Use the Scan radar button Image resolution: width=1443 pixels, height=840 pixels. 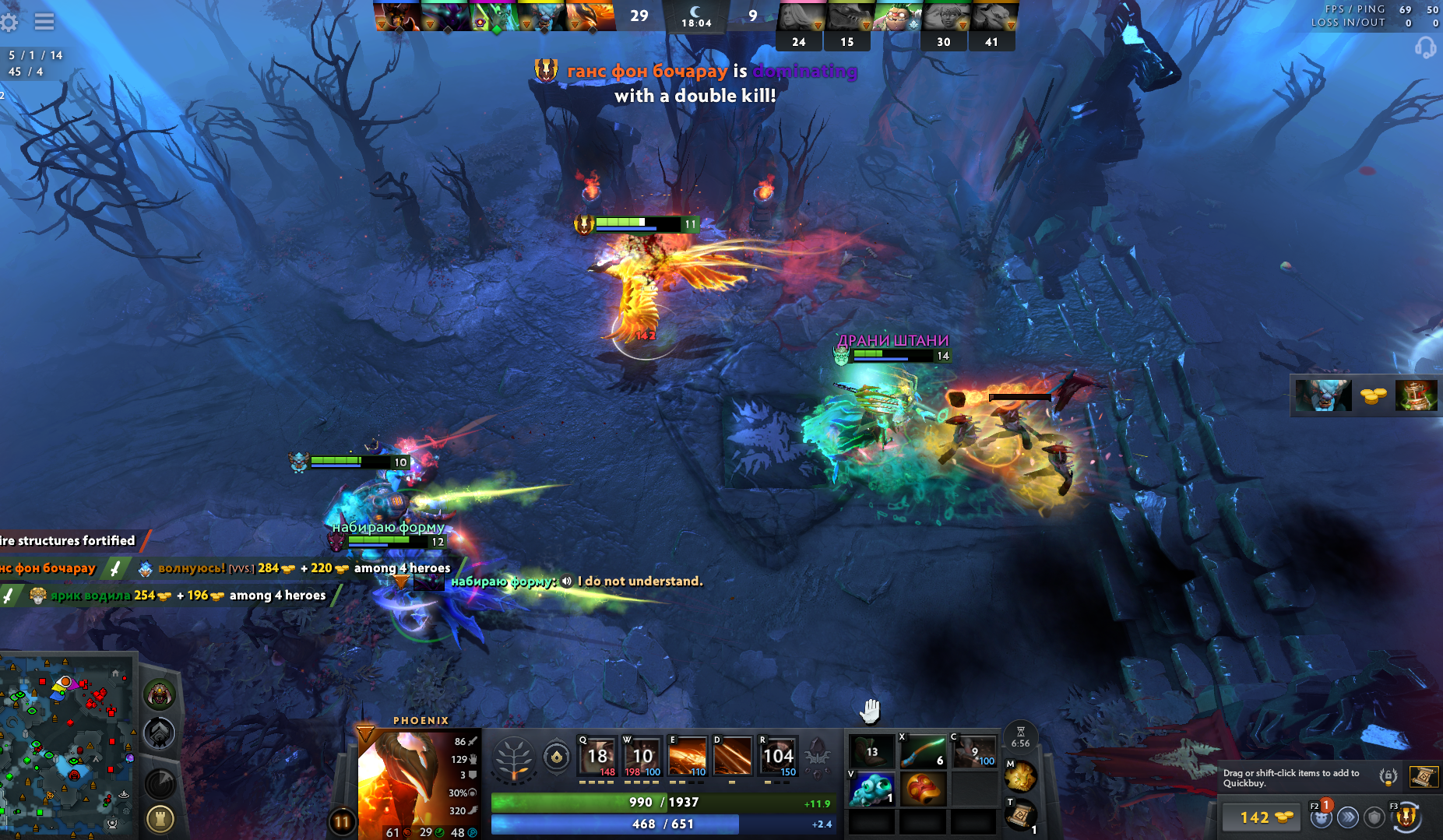pos(160,782)
